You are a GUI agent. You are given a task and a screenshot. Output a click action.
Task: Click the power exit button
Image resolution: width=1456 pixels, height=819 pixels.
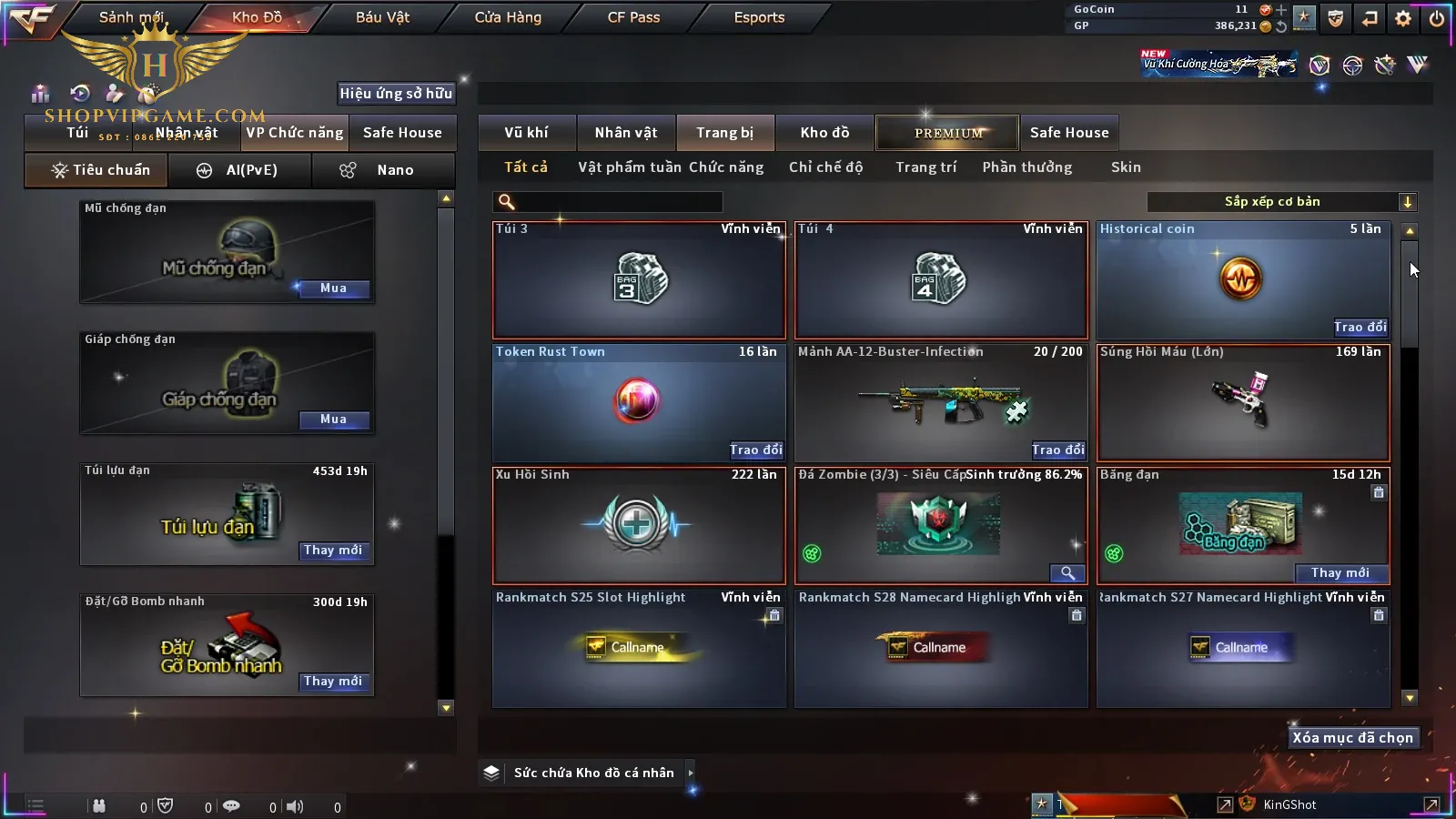[1437, 18]
